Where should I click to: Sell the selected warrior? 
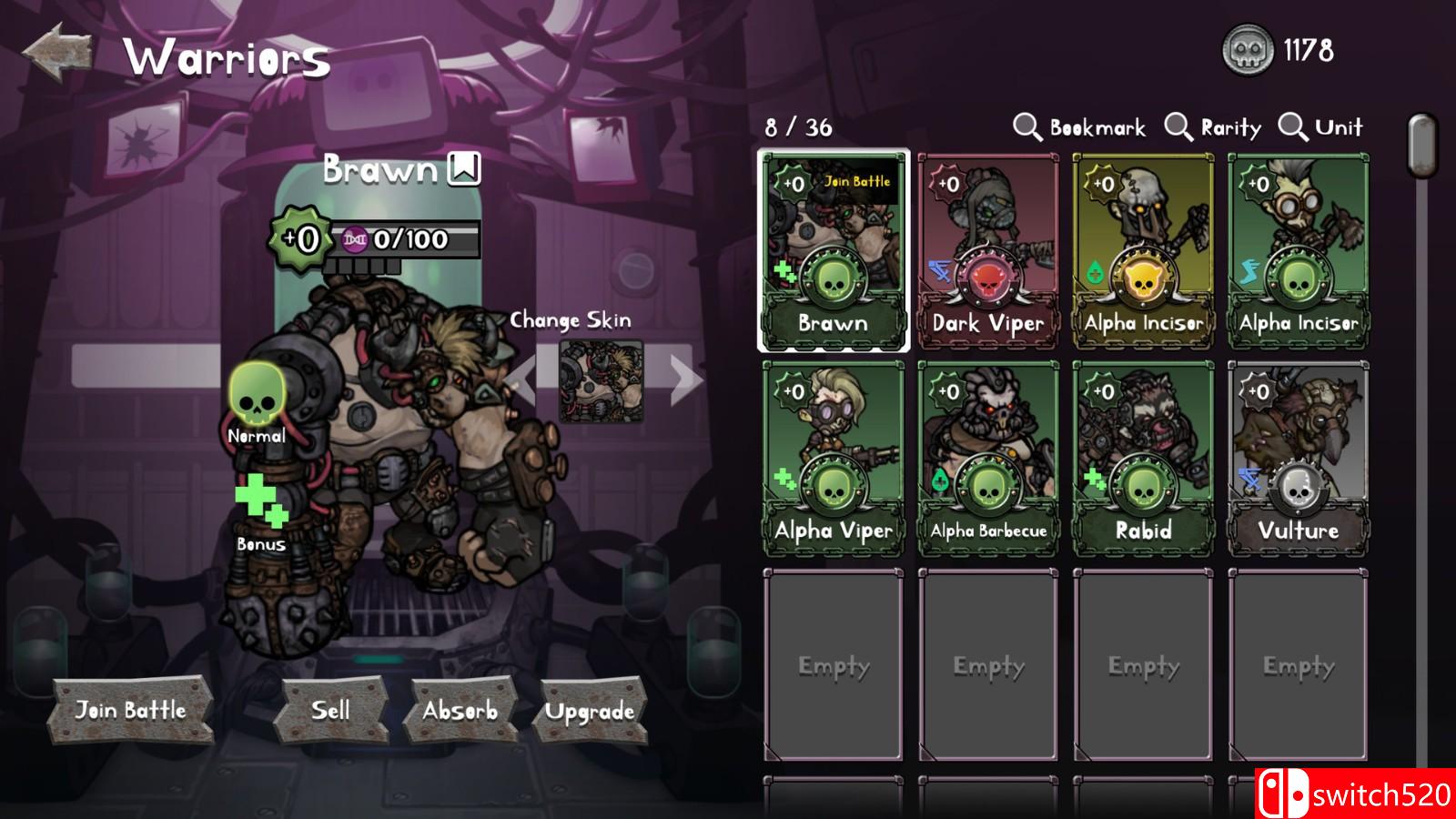tap(330, 710)
